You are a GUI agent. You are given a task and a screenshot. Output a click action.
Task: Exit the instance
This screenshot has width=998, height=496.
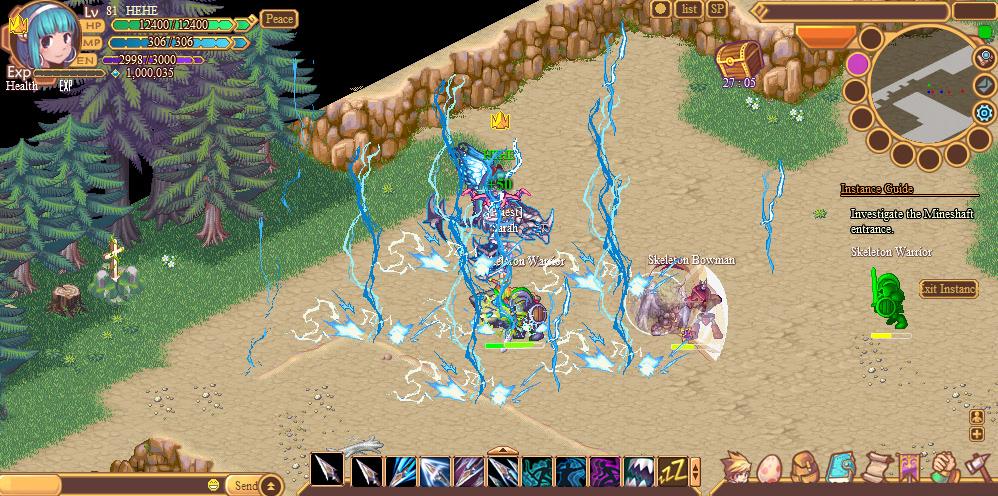(948, 289)
